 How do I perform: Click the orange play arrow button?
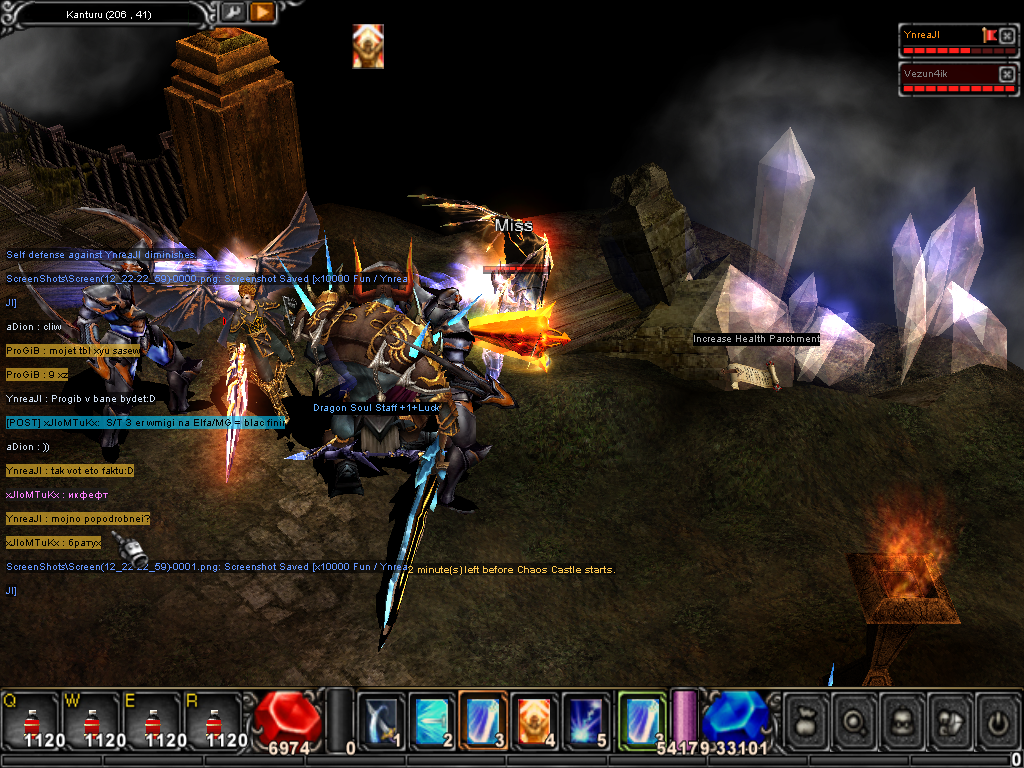(x=262, y=12)
